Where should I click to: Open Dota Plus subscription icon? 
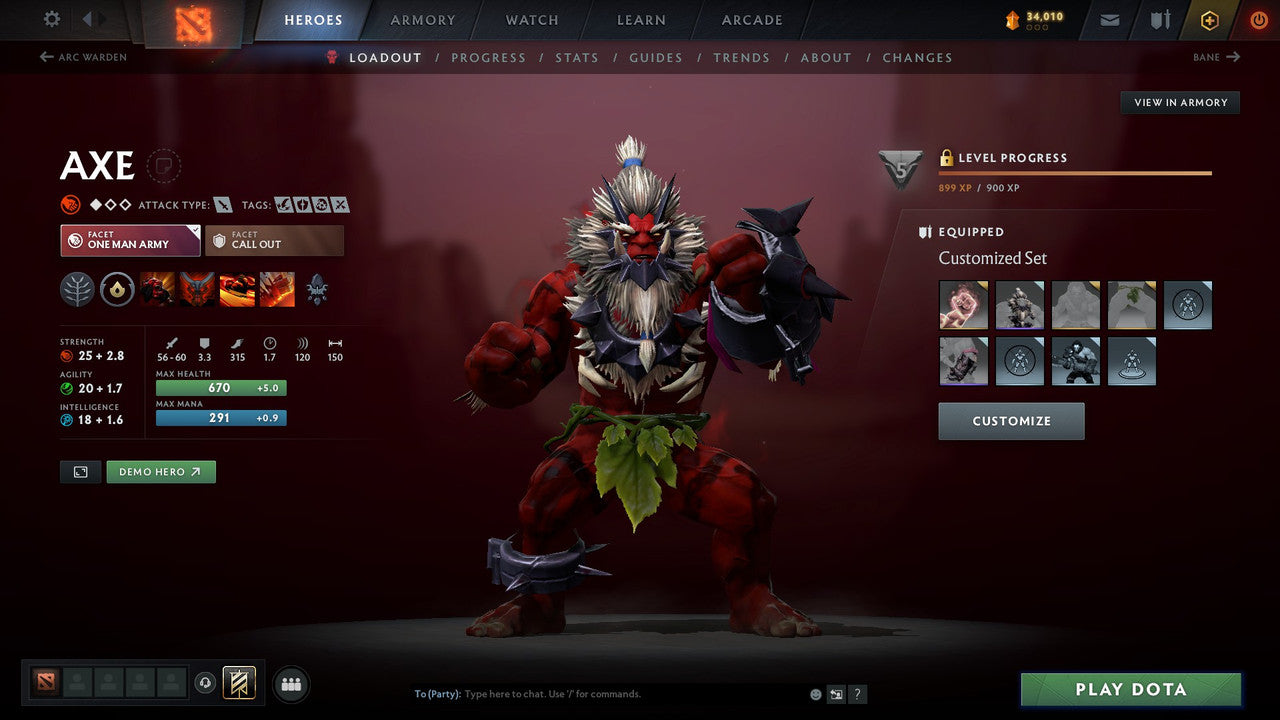pyautogui.click(x=1210, y=20)
